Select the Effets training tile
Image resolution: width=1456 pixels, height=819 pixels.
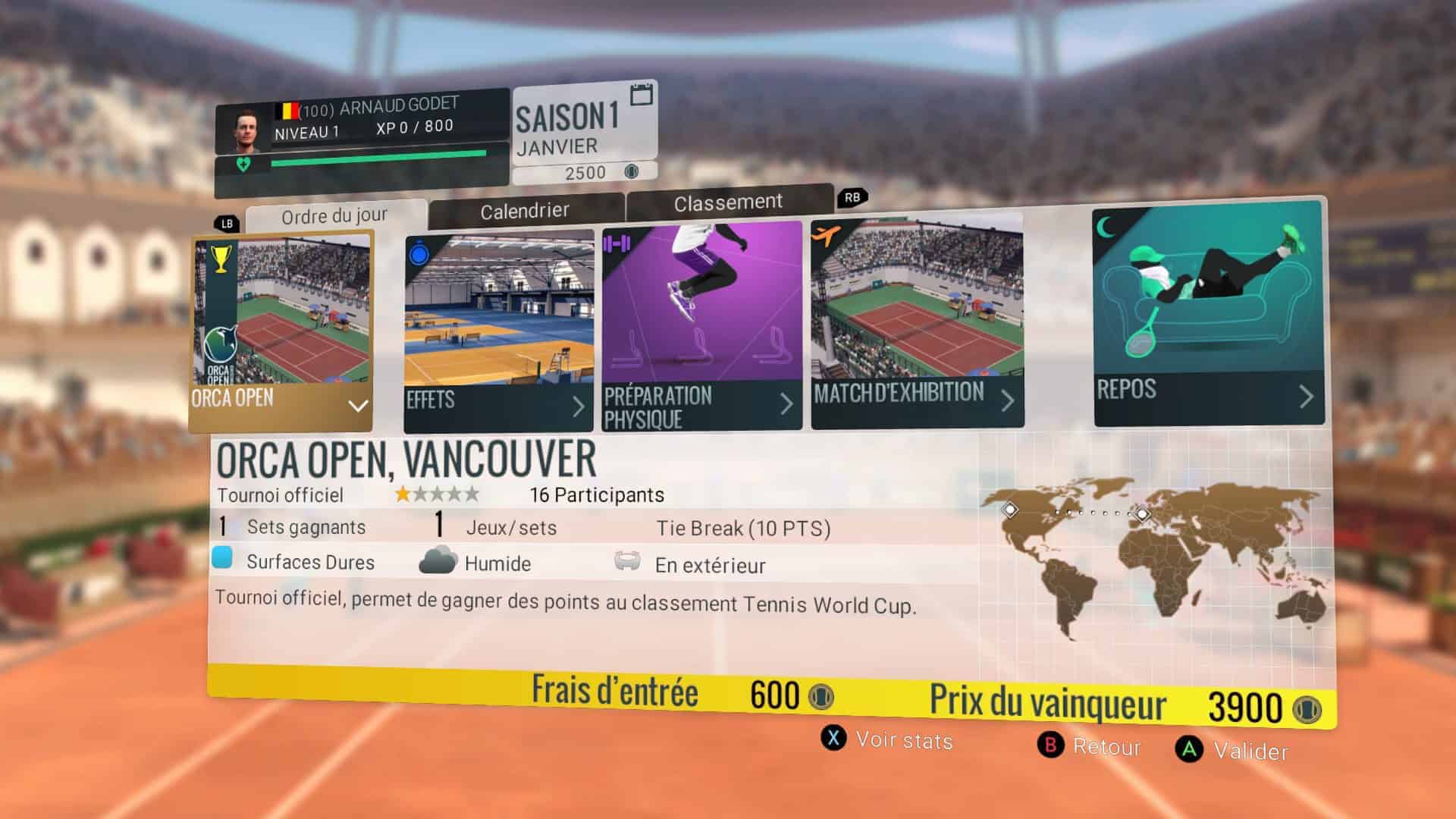[x=499, y=332]
